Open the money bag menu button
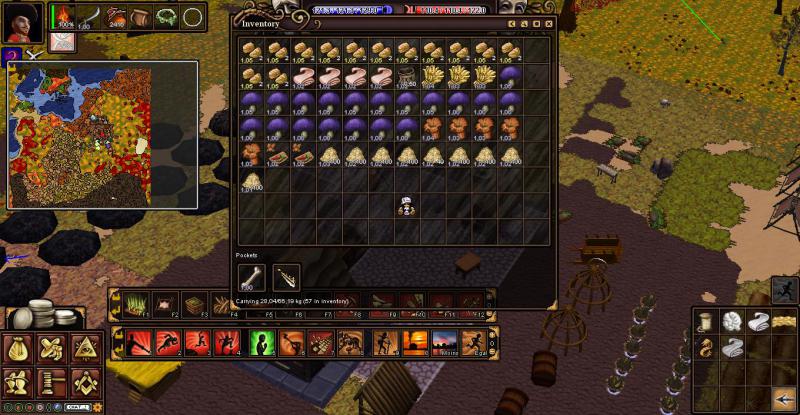800x415 pixels. 19,349
